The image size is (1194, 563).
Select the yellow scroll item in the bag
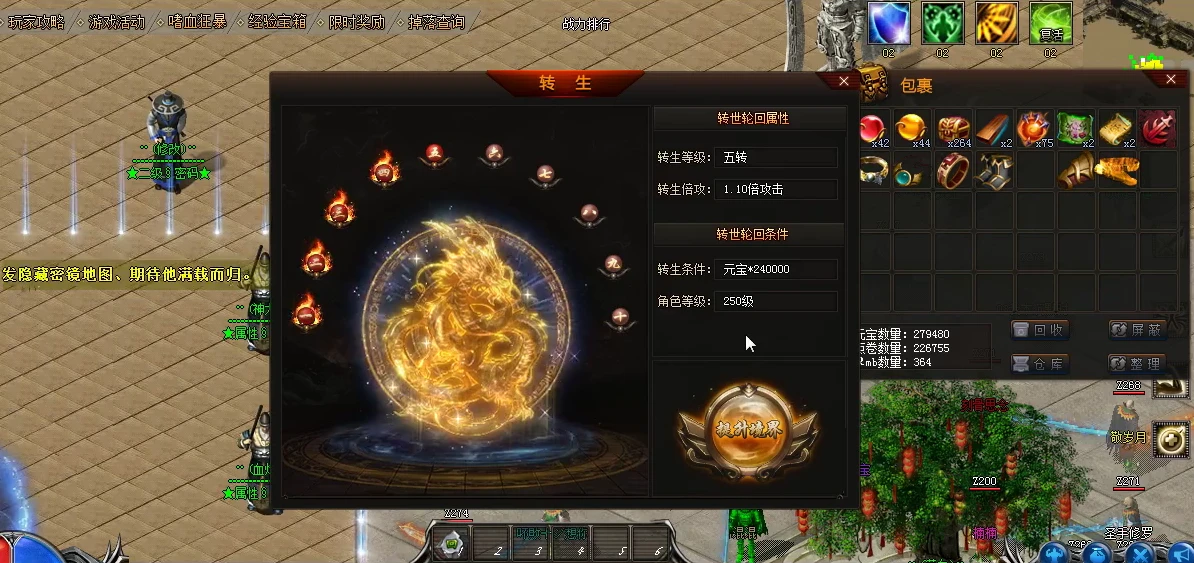pos(1116,129)
